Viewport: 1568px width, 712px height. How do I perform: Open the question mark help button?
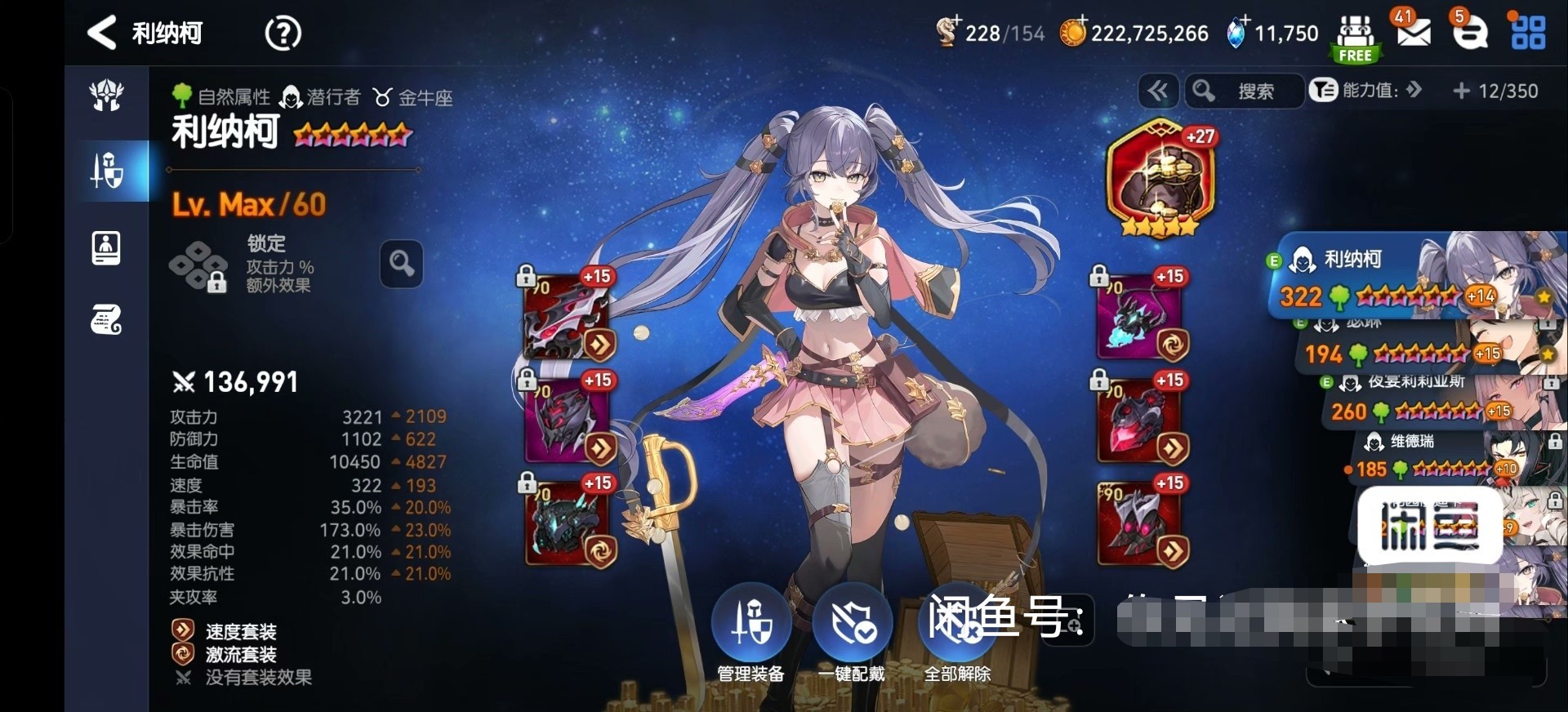pos(283,33)
